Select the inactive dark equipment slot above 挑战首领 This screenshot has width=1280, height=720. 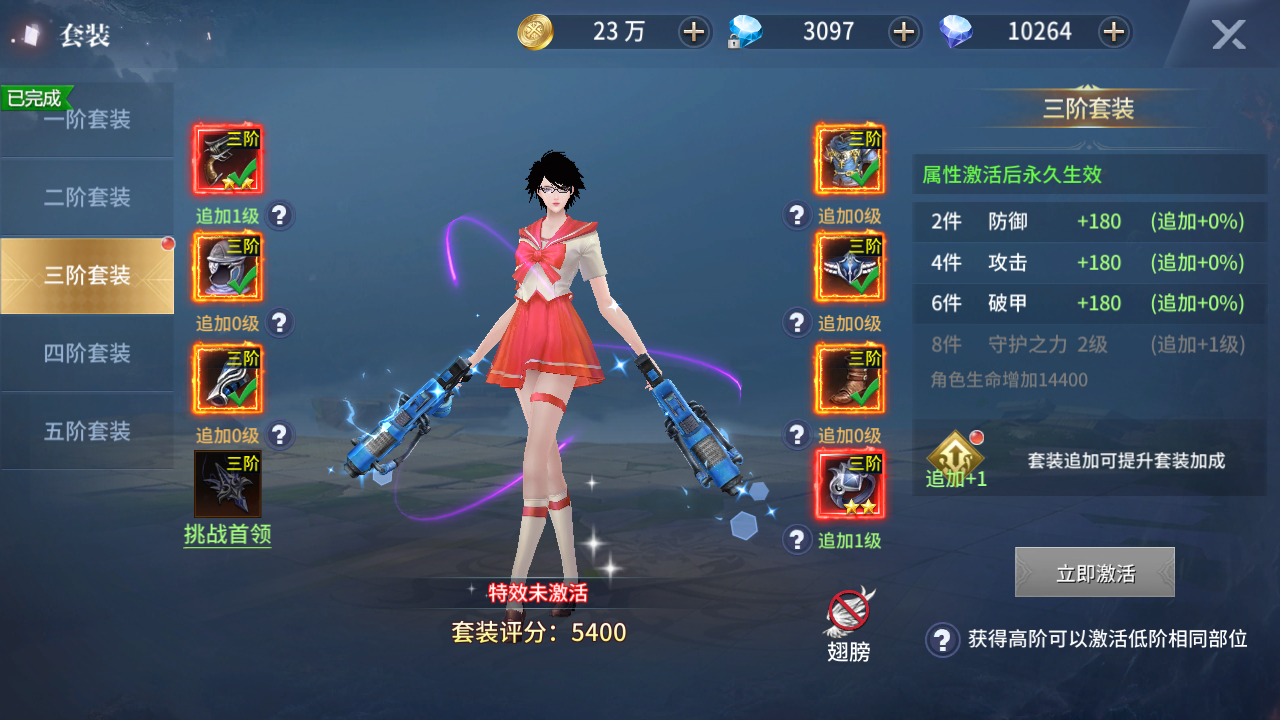pos(227,483)
